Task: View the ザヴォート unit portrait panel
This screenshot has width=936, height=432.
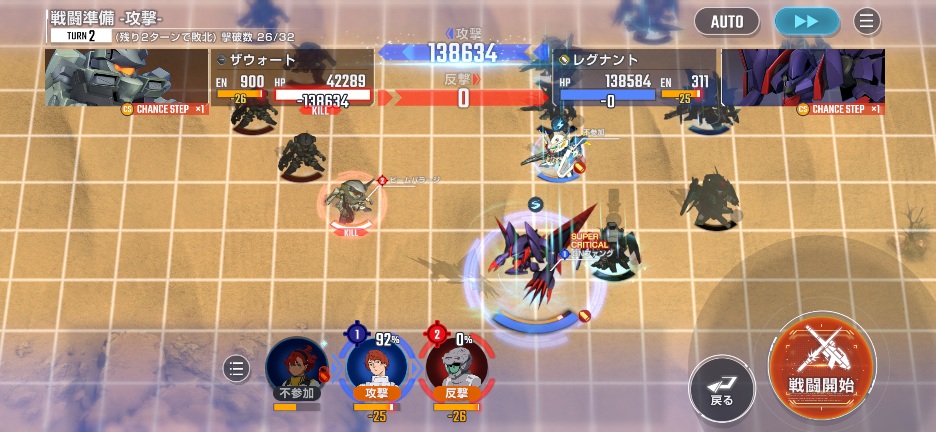Action: click(126, 77)
